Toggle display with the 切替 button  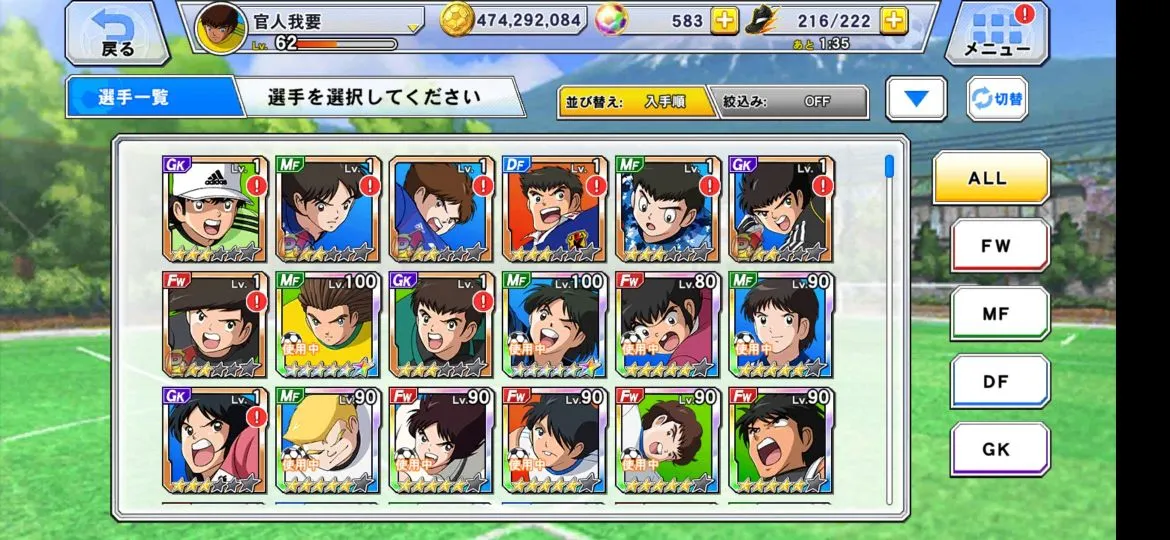pos(997,99)
